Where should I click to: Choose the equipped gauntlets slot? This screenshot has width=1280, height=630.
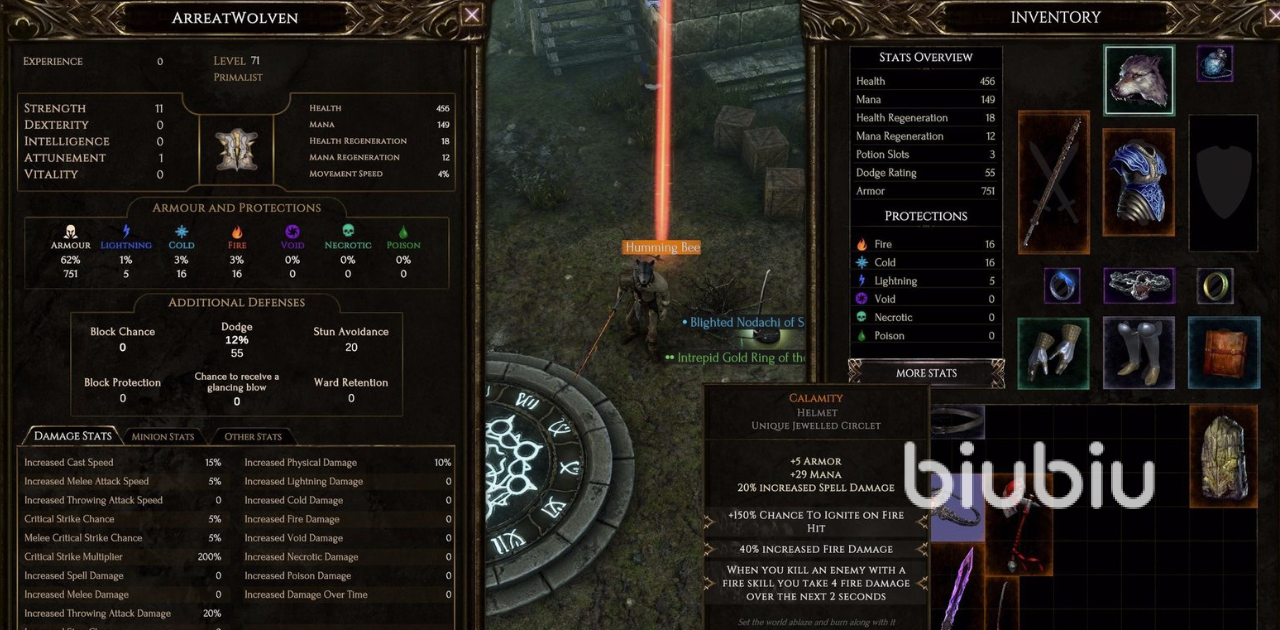[x=1054, y=352]
